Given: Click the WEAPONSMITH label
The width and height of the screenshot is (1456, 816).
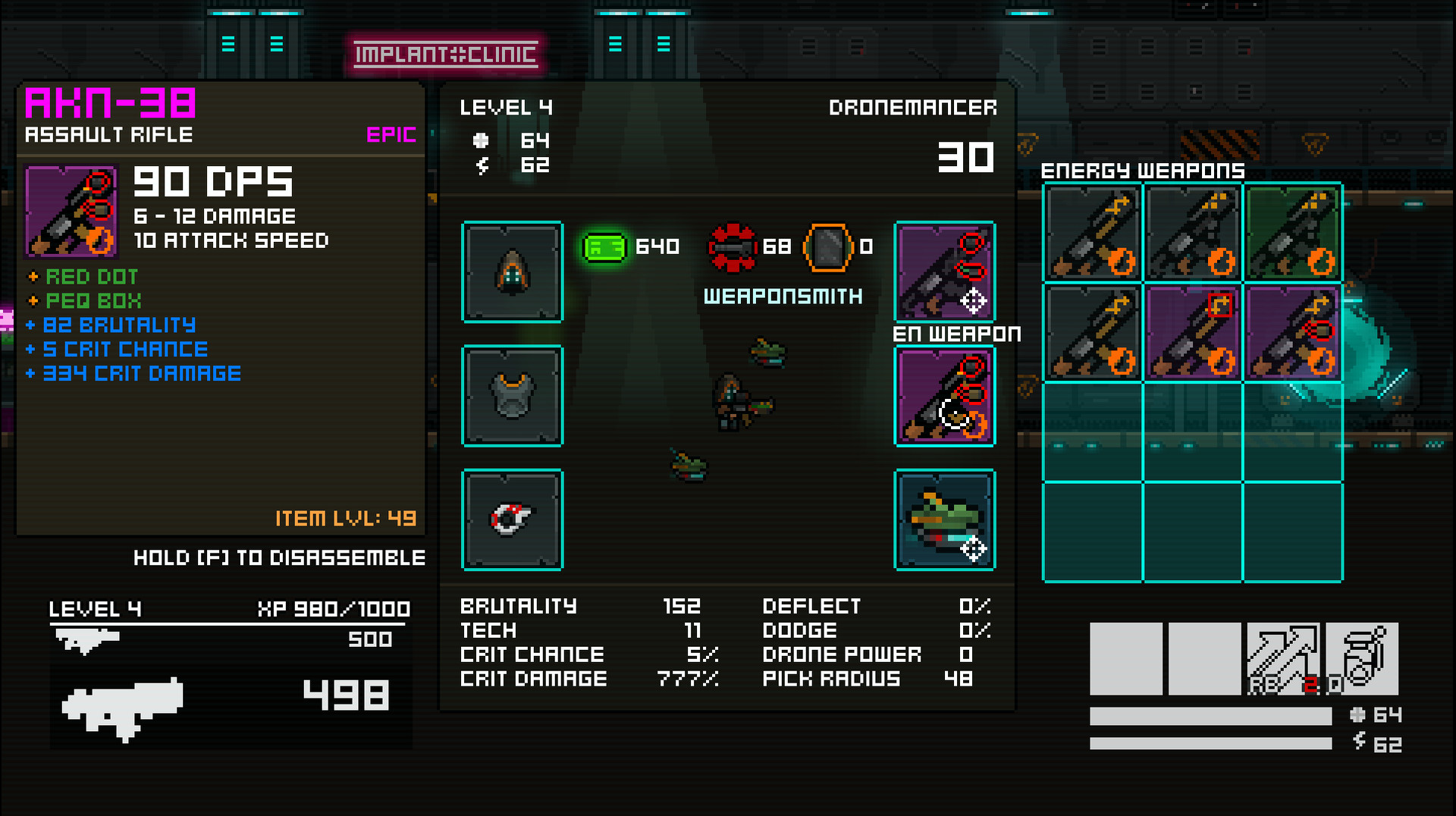Looking at the screenshot, I should pyautogui.click(x=783, y=297).
